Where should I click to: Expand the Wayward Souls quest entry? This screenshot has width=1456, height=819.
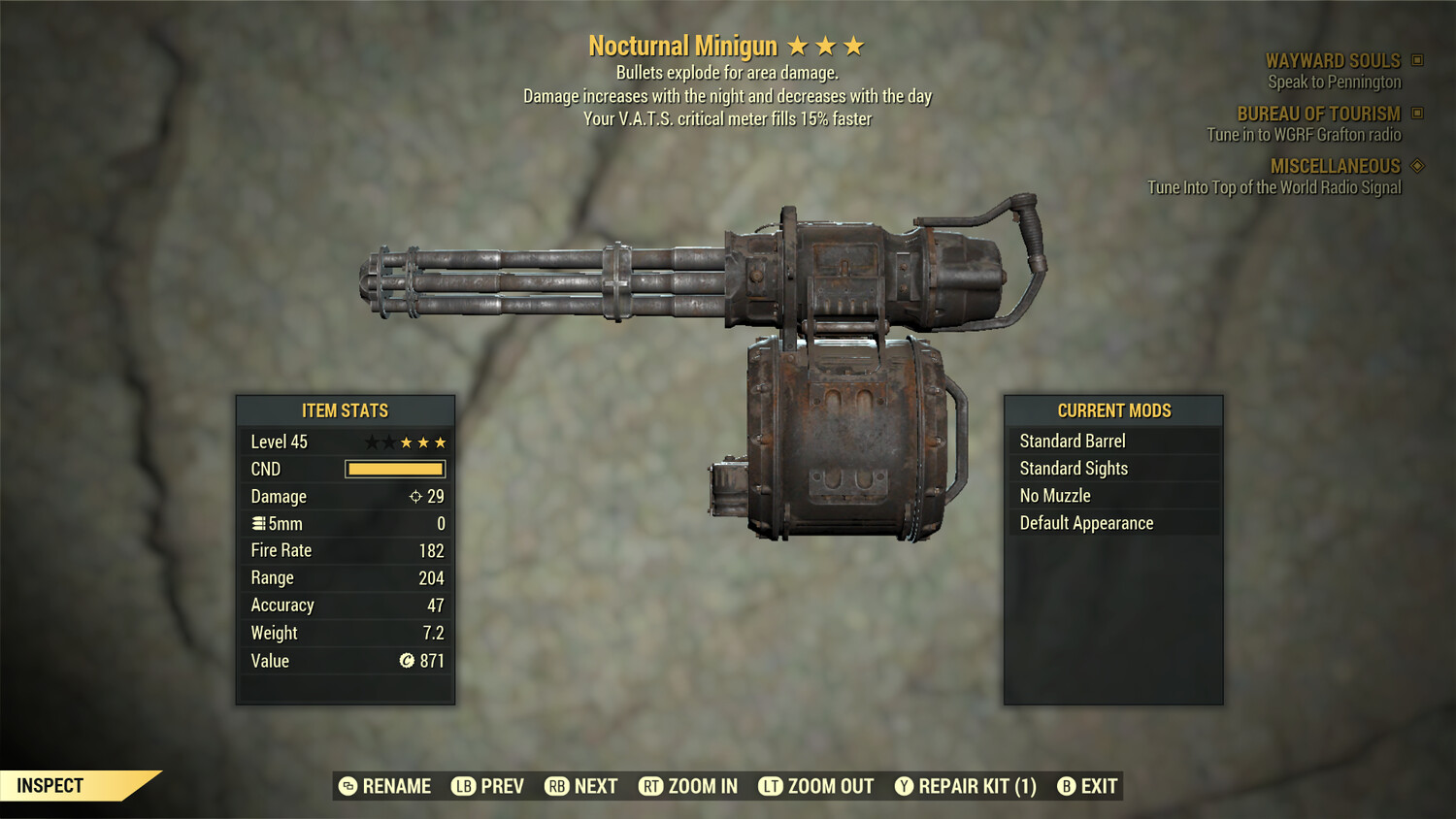coord(1333,60)
